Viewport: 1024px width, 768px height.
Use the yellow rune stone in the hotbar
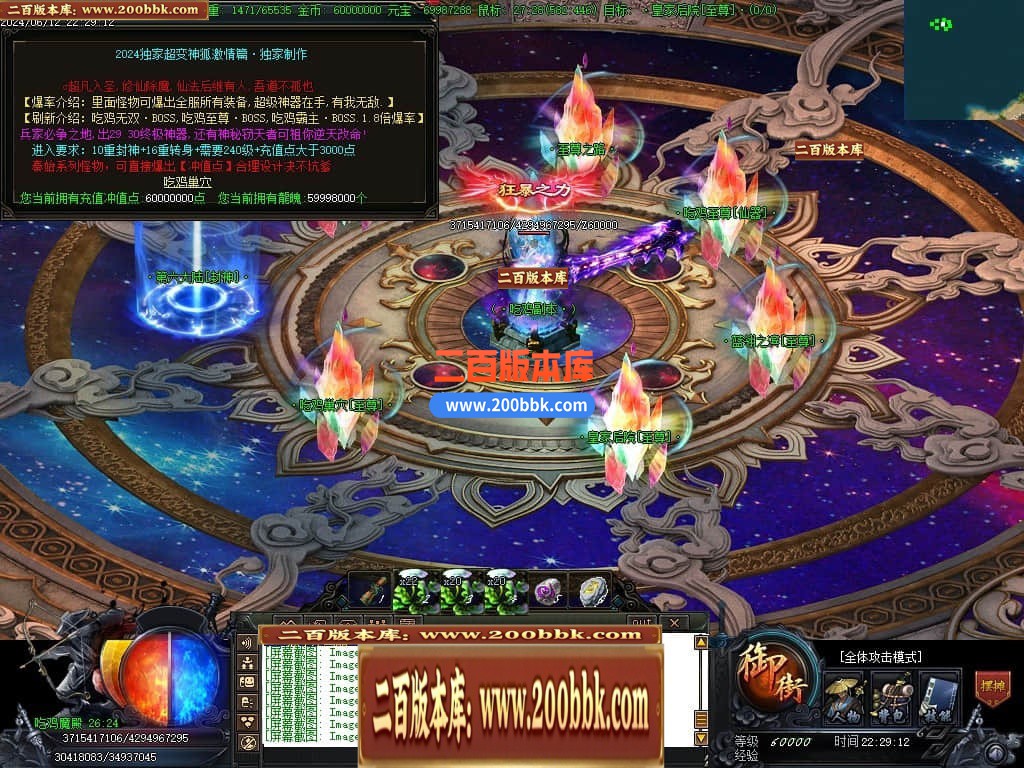(593, 592)
